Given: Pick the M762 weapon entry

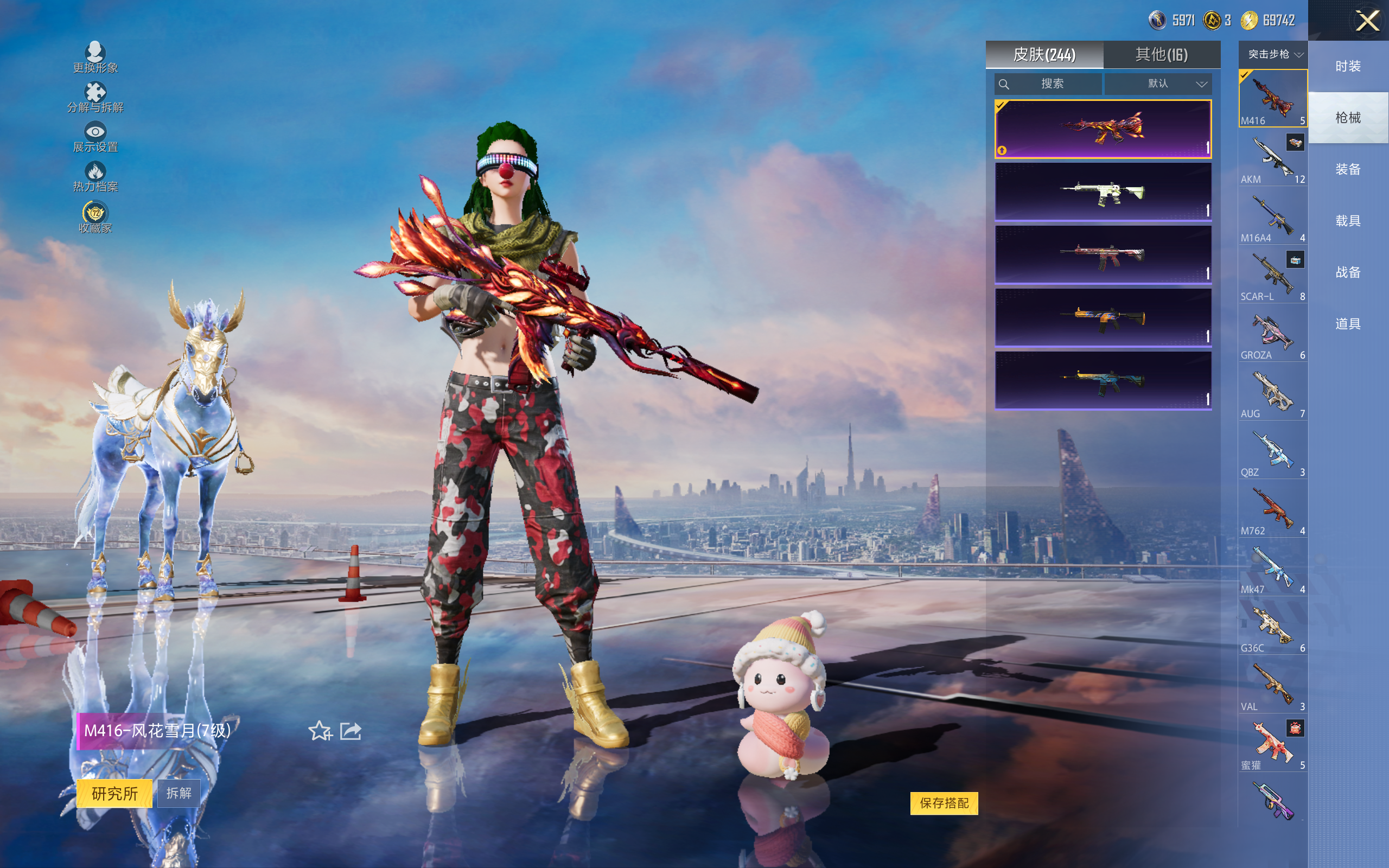Looking at the screenshot, I should coord(1272,510).
